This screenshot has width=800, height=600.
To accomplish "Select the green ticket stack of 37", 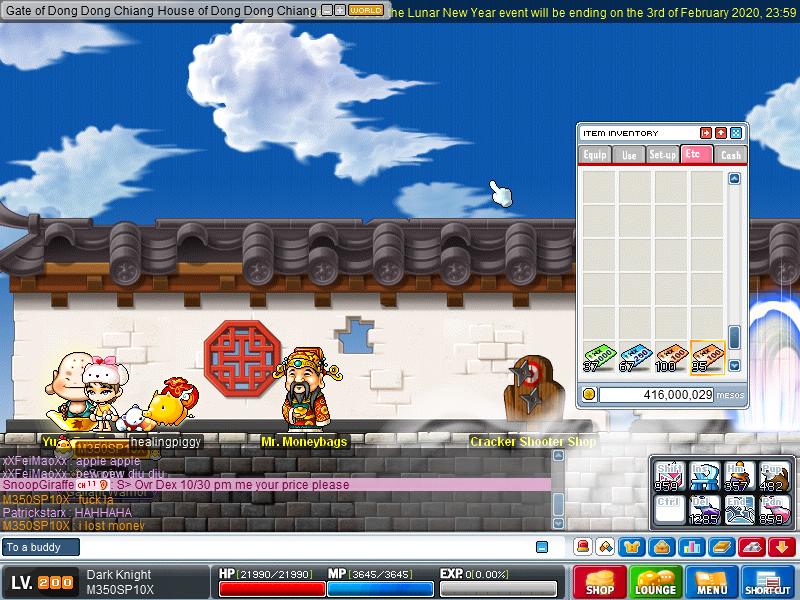I will point(599,357).
